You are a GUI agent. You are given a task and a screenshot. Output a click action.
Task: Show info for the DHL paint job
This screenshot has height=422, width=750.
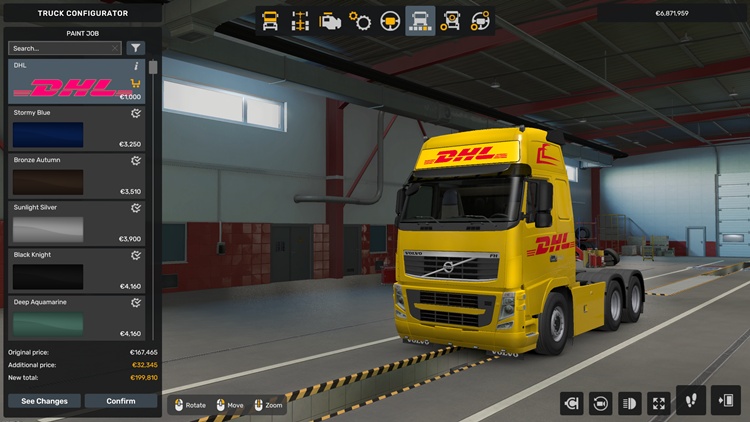[x=136, y=66]
